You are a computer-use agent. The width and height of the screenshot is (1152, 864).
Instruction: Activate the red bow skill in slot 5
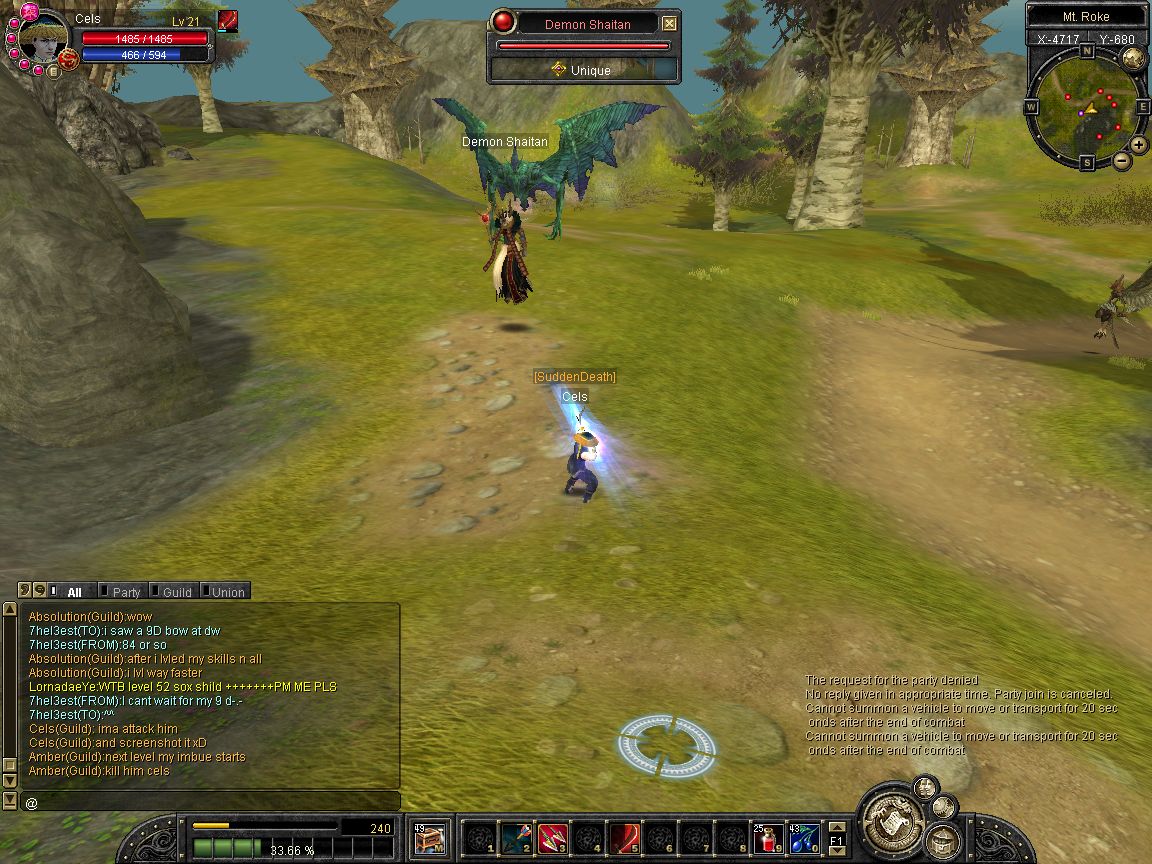pos(625,838)
